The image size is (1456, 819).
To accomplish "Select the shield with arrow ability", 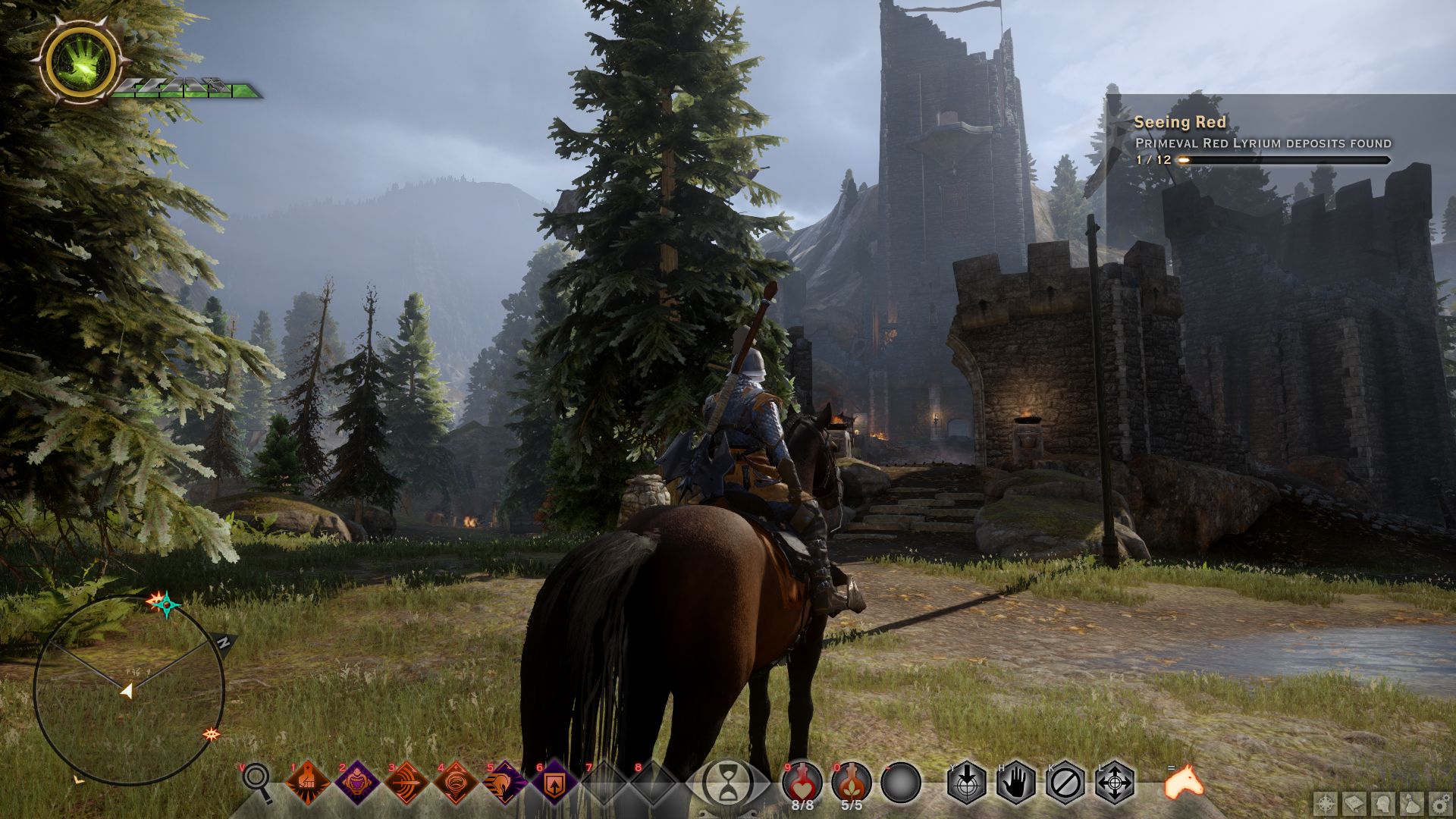I will pyautogui.click(x=554, y=783).
